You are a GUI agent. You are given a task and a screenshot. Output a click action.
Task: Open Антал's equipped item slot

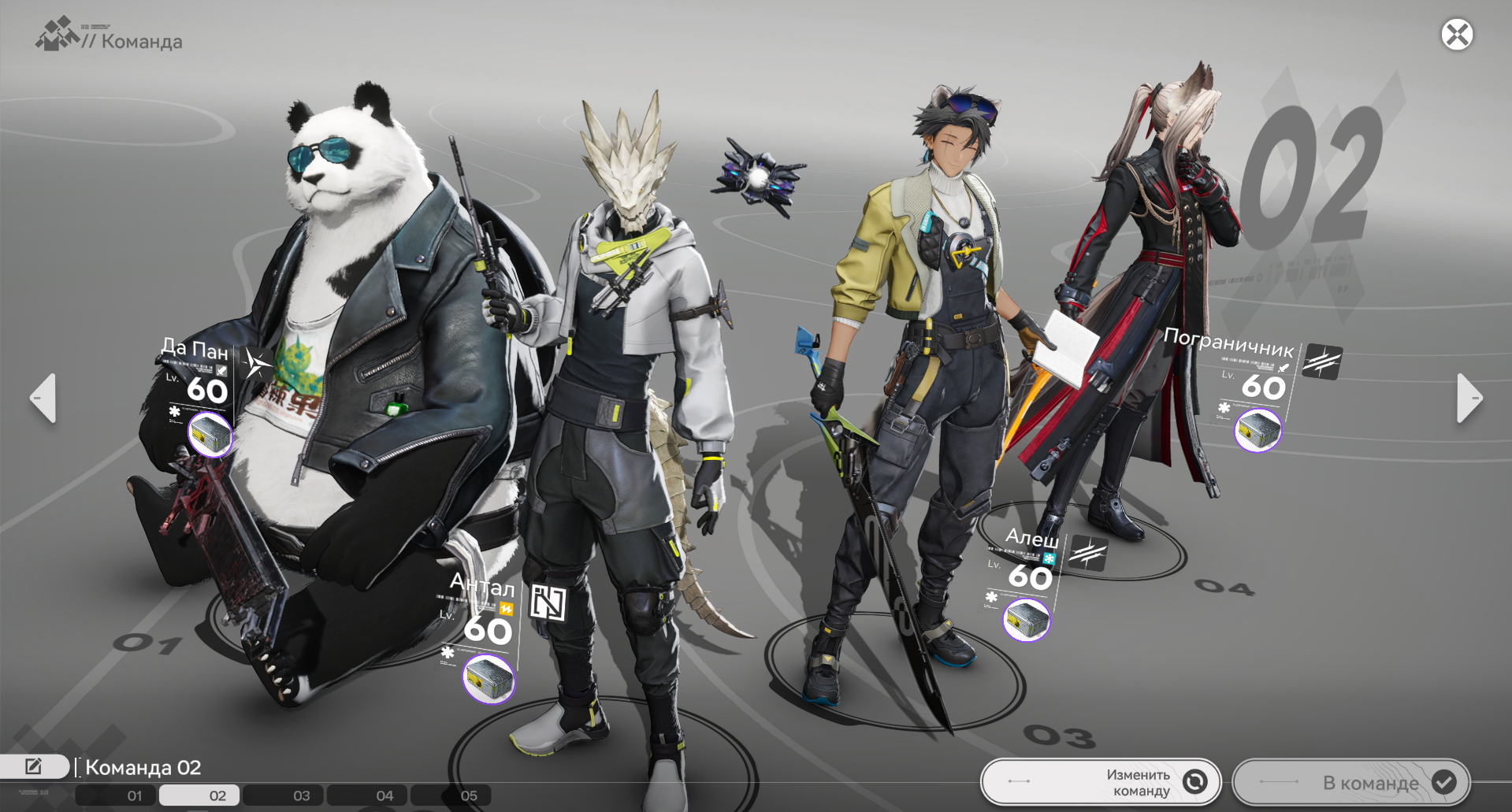click(x=489, y=679)
